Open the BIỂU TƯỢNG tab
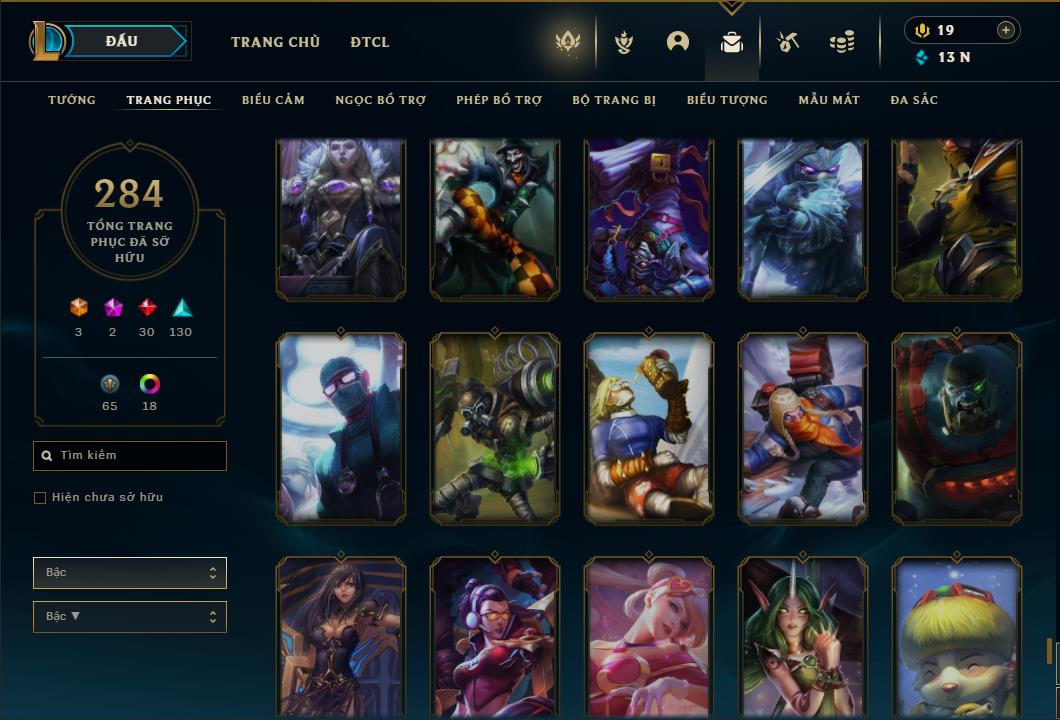1060x720 pixels. point(727,100)
